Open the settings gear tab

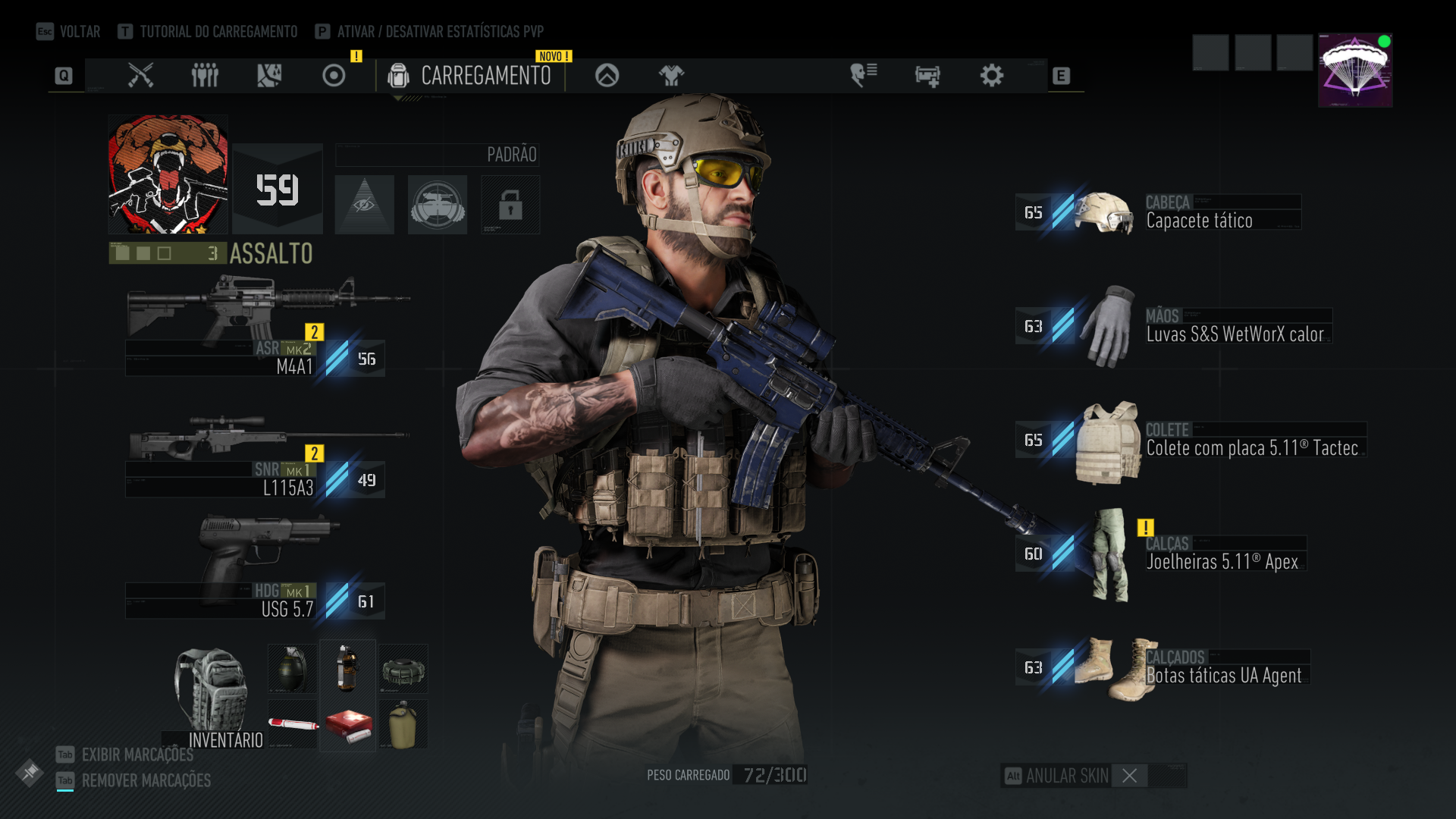pyautogui.click(x=991, y=76)
